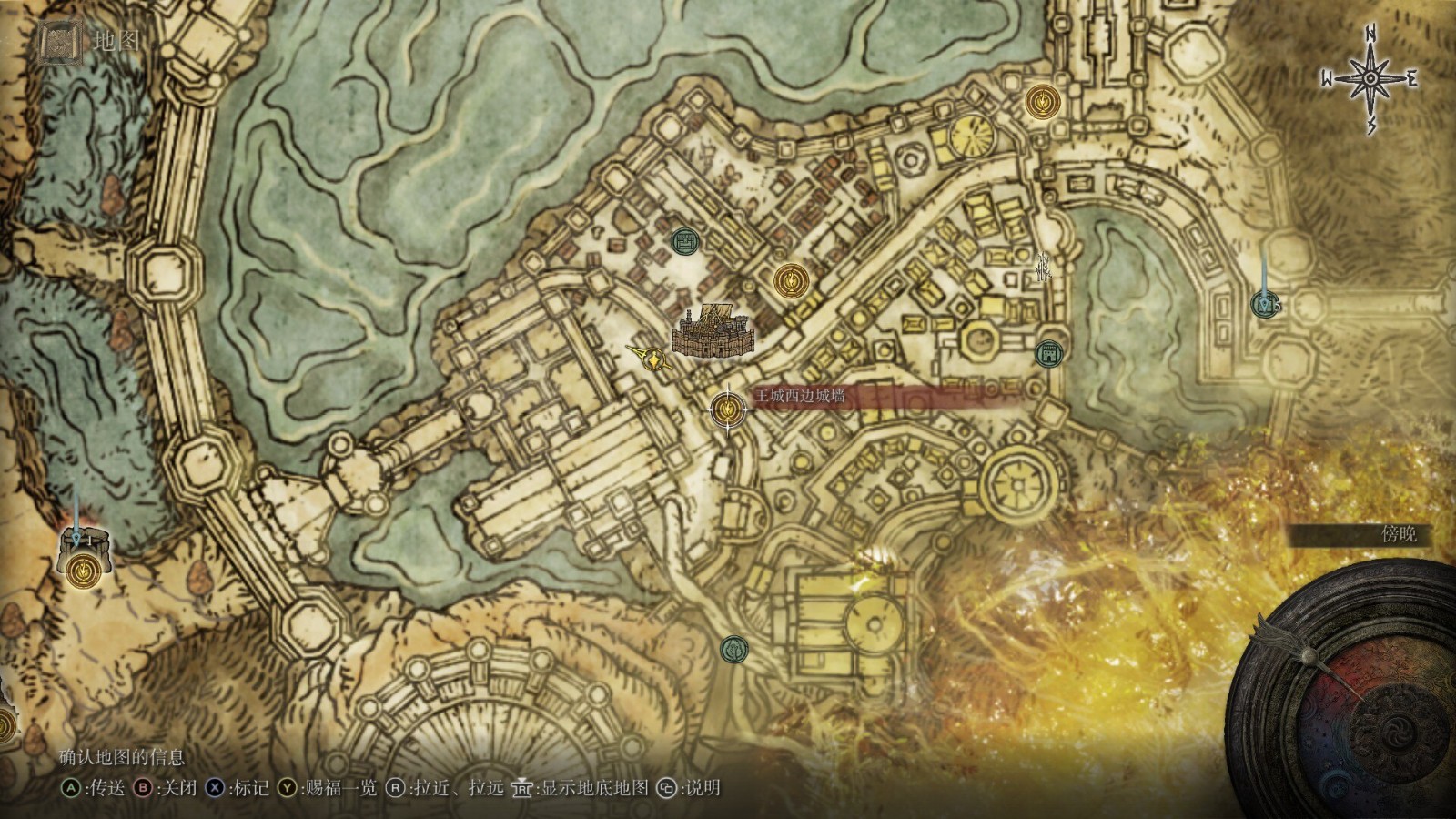Click the golden Site of Grace north of the cathedral
This screenshot has width=1456, height=819.
coord(790,281)
